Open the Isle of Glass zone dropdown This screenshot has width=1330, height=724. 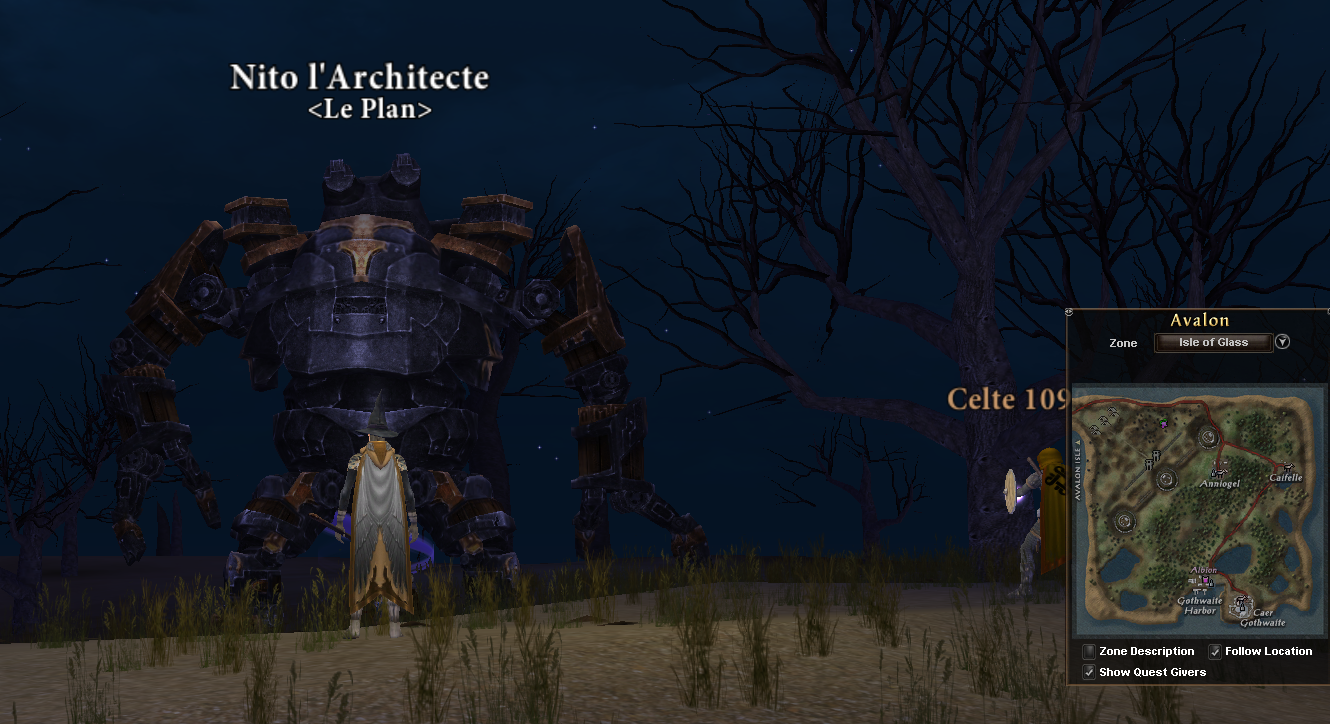tap(1213, 342)
